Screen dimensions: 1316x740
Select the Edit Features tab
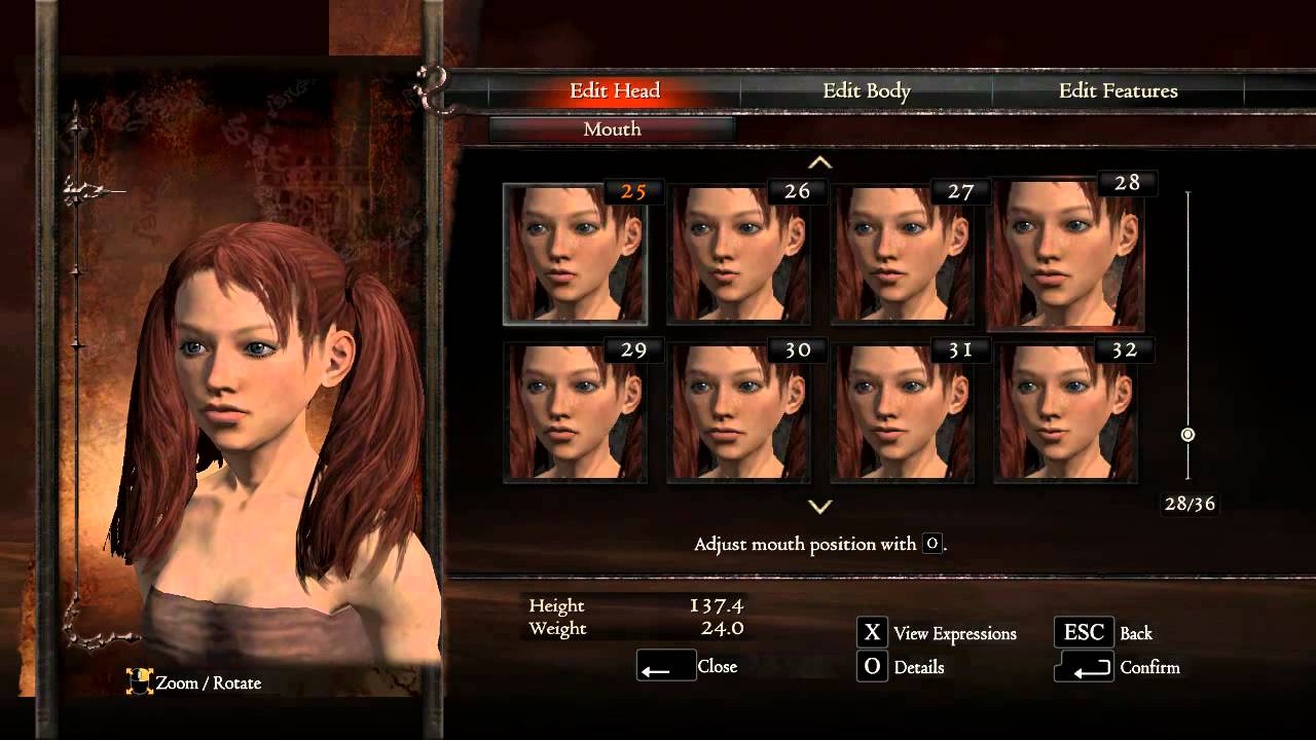1117,91
